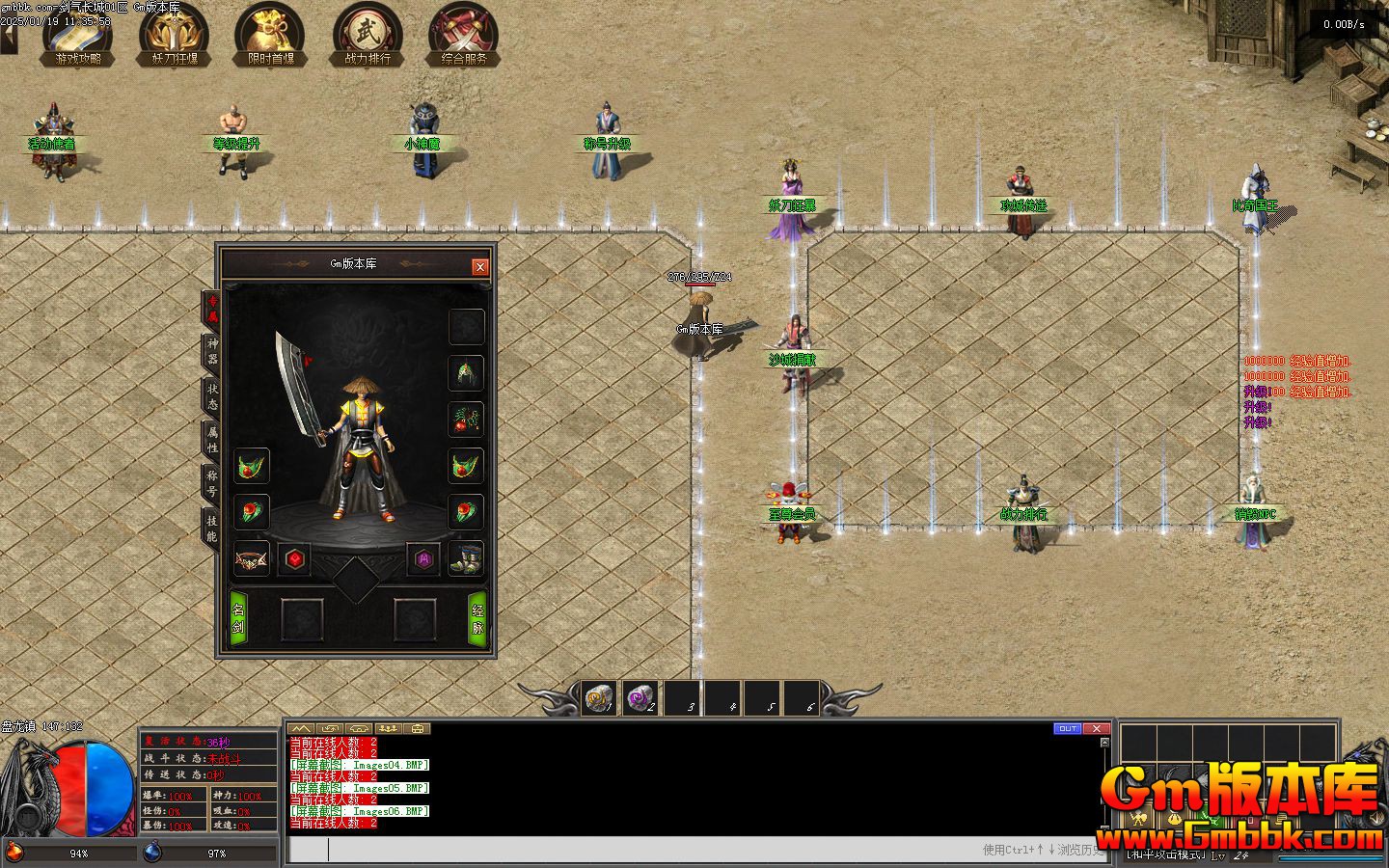Viewport: 1389px width, 868px height.
Task: Use the orange scroll in hotbar slot 1
Action: coord(600,698)
